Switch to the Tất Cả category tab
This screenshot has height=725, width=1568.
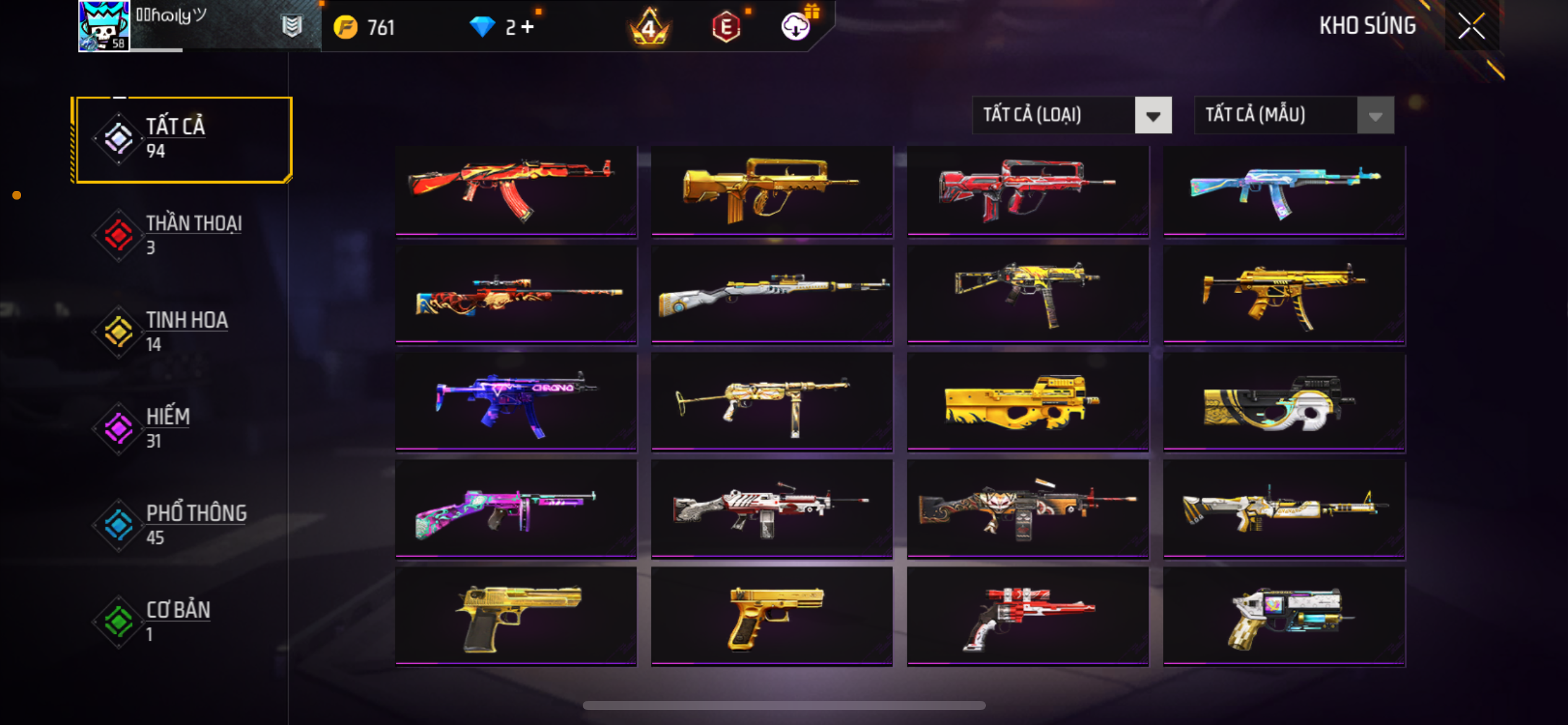[181, 139]
